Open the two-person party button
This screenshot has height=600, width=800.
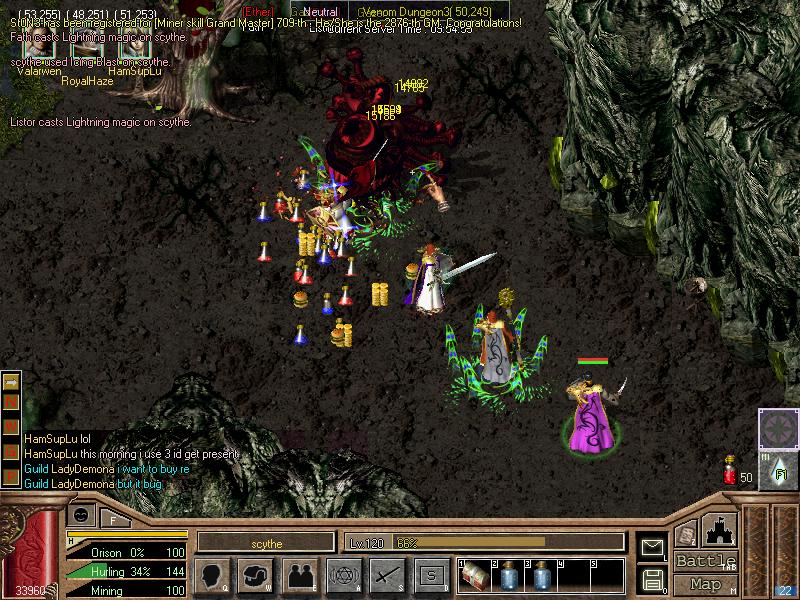tap(299, 575)
